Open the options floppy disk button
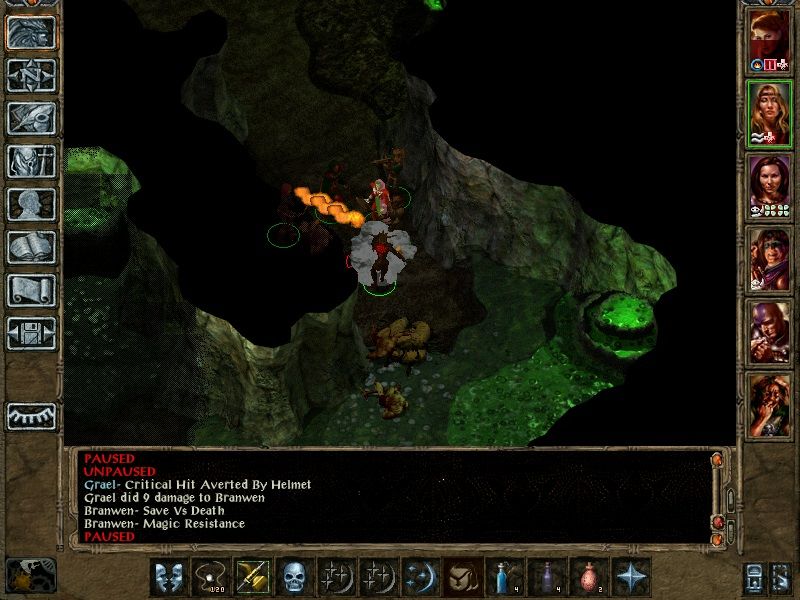800x600 pixels. (x=31, y=333)
